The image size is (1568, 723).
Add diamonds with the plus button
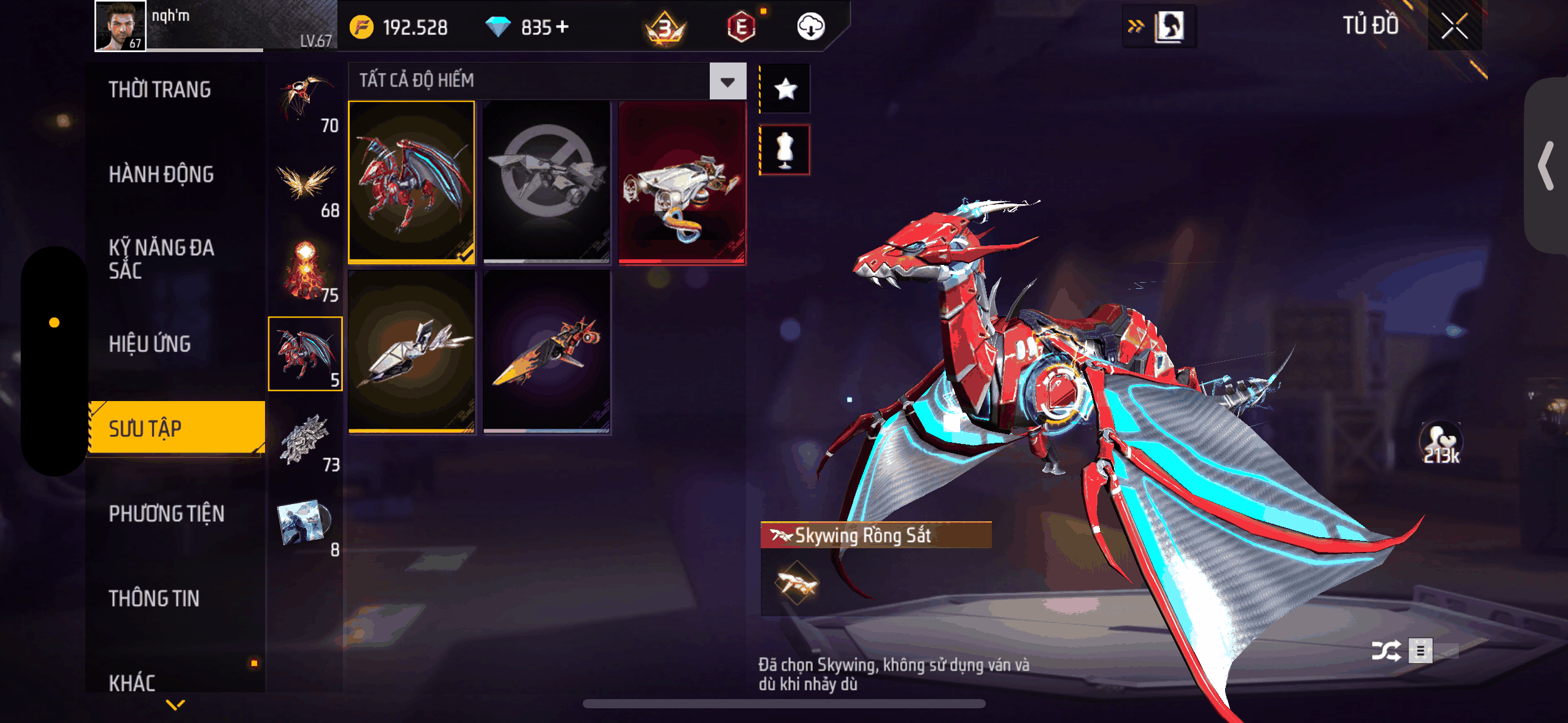(x=563, y=27)
